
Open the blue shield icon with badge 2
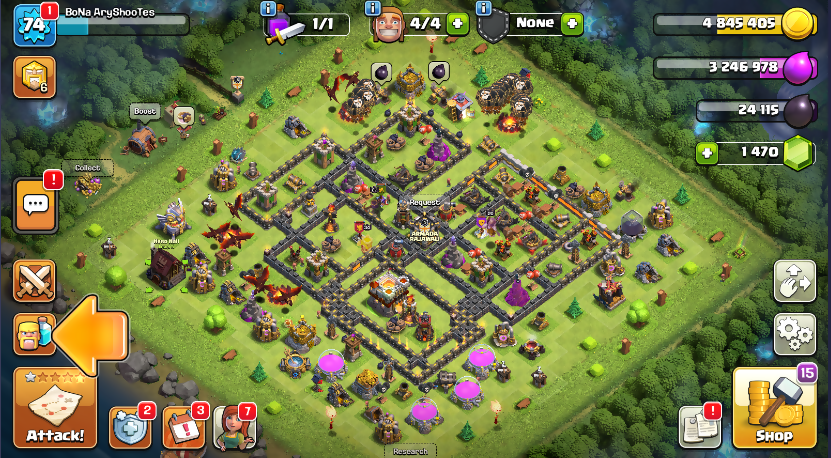(129, 429)
